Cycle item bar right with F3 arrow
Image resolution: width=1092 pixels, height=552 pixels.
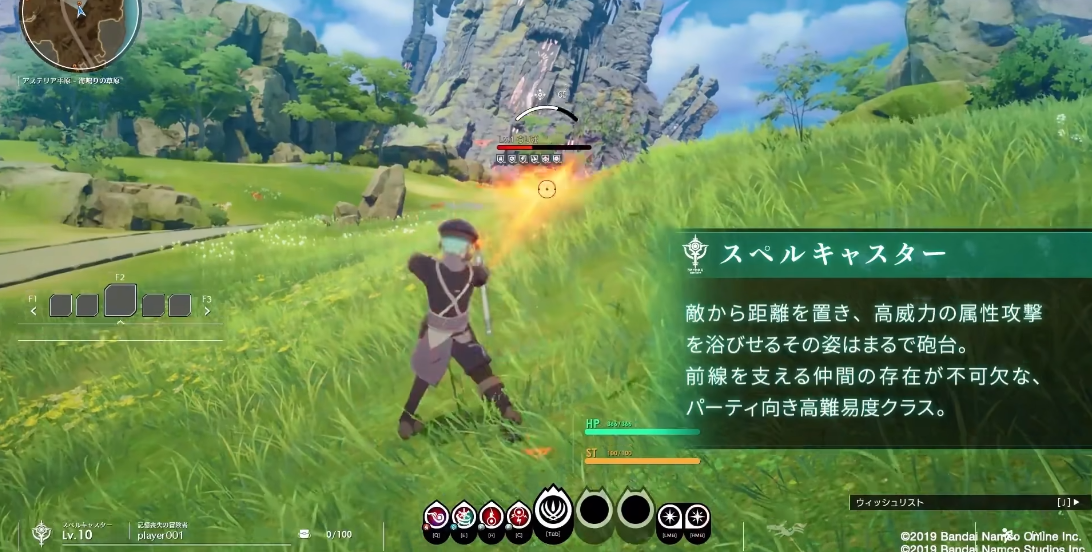(x=207, y=310)
